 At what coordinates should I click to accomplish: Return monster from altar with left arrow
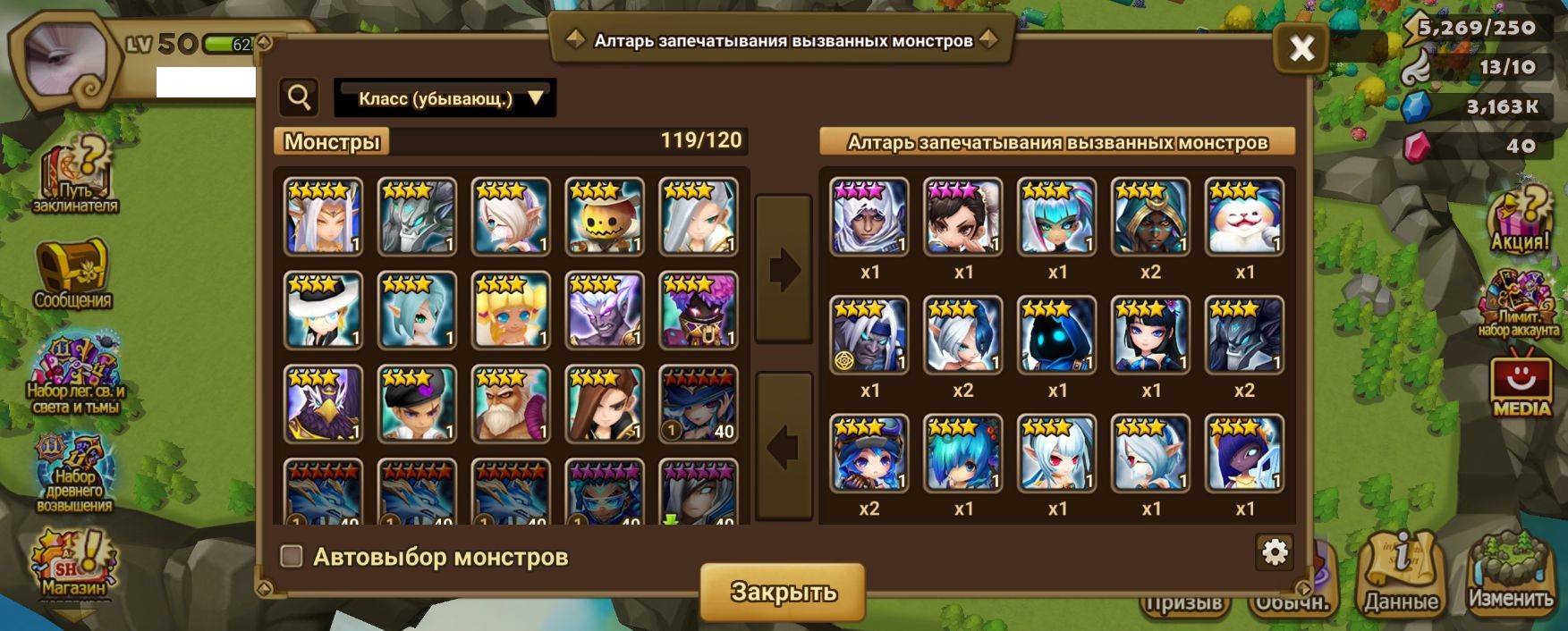click(784, 446)
